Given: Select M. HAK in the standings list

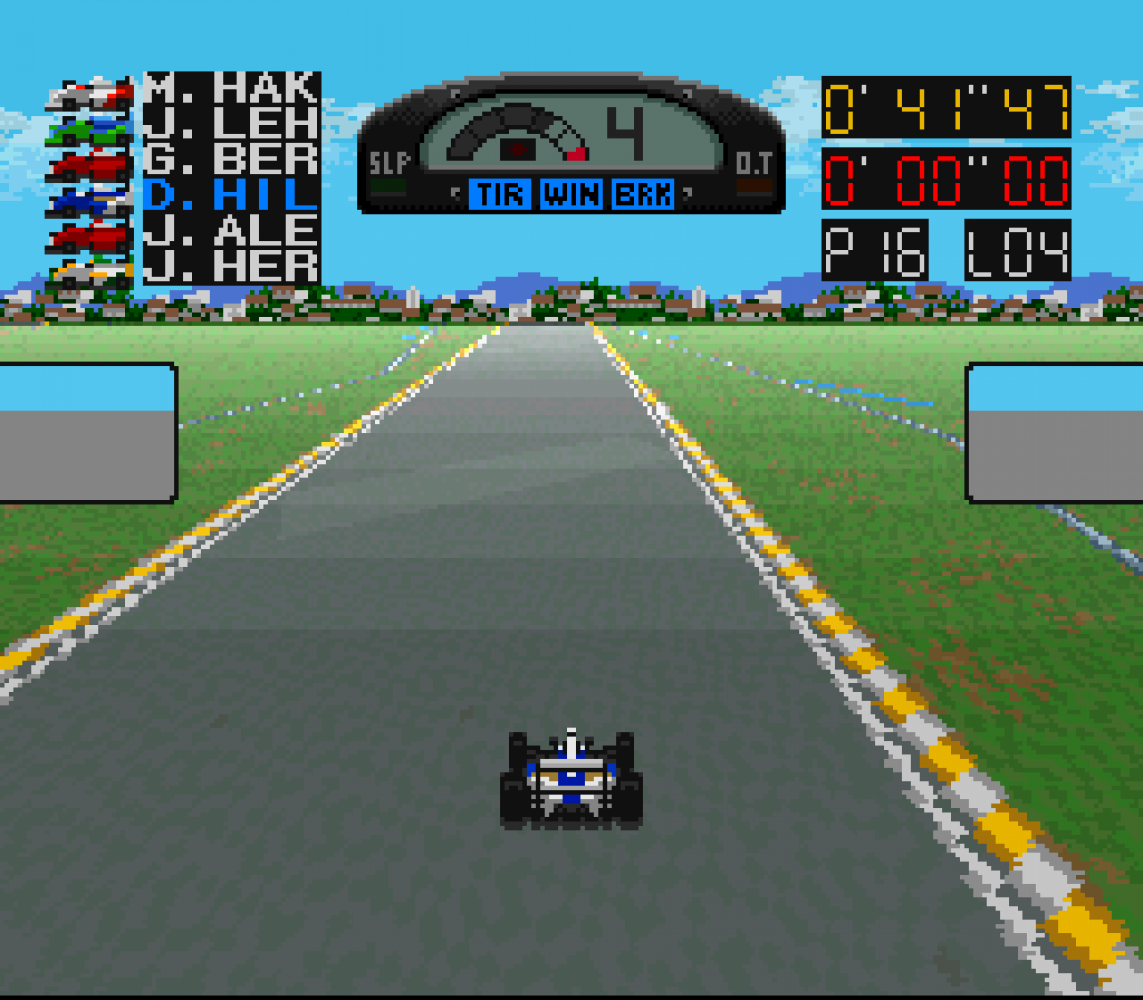Looking at the screenshot, I should pyautogui.click(x=230, y=89).
